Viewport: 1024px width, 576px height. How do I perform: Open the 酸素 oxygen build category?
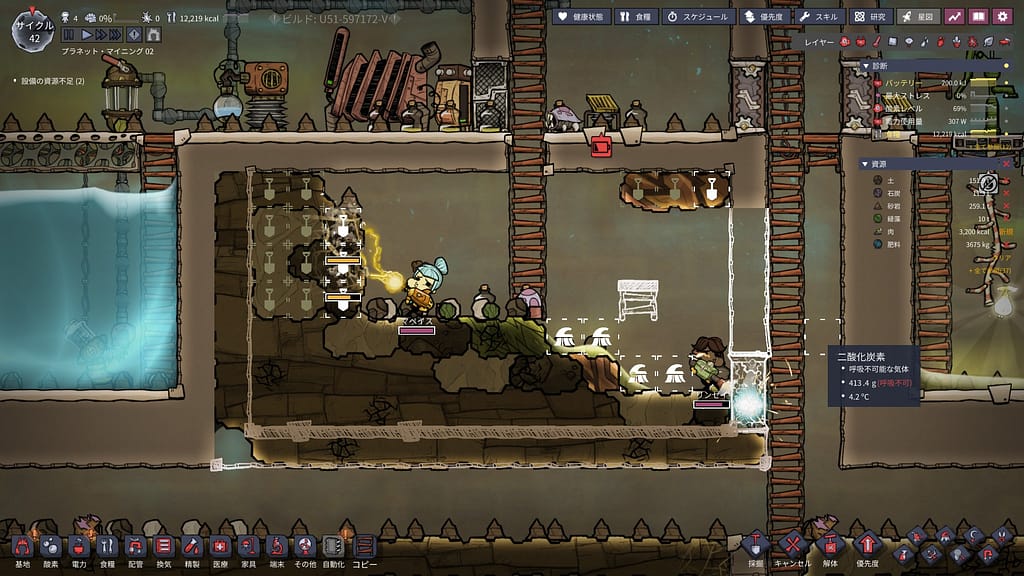pyautogui.click(x=50, y=548)
